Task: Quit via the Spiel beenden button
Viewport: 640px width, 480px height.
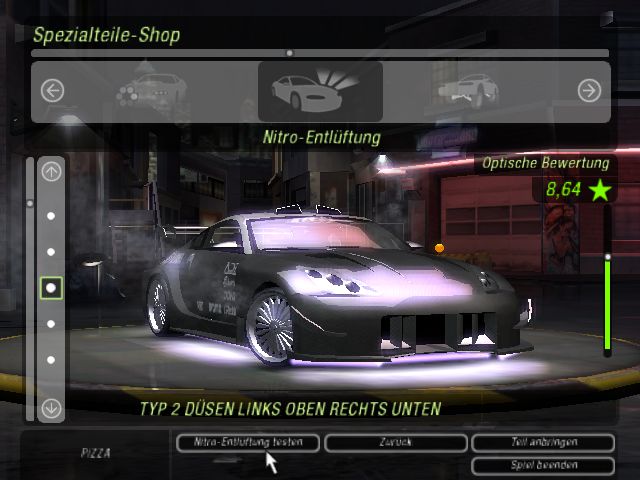Action: tap(542, 465)
